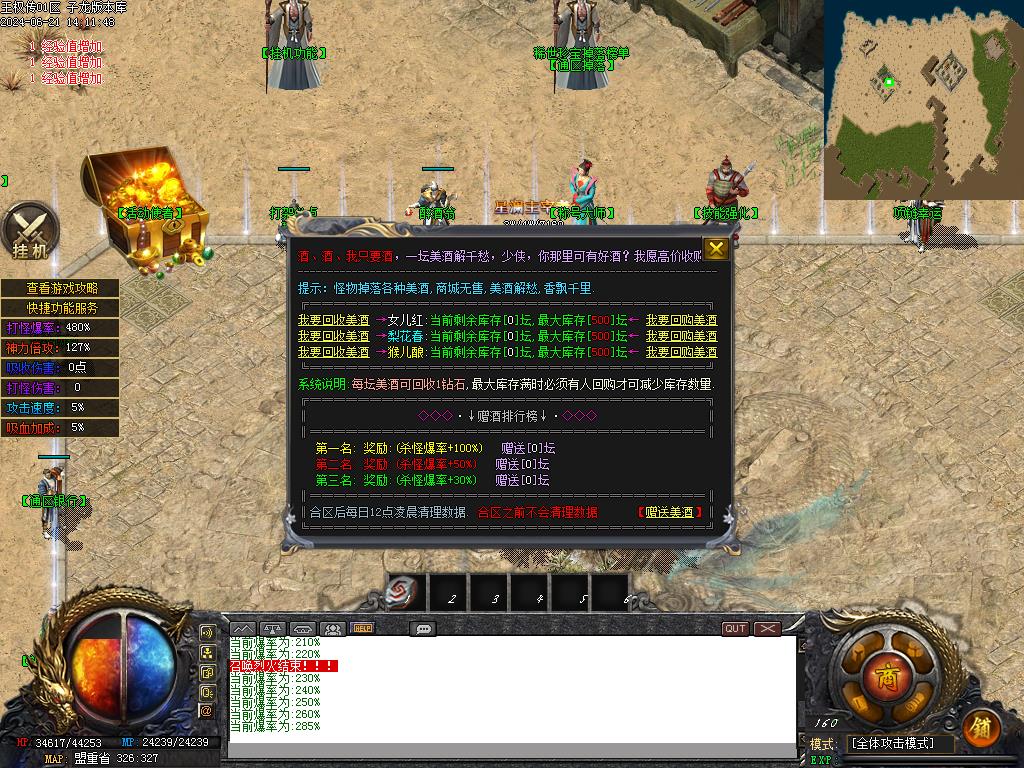
Task: Click 我要回收美酒 for 猴儿酿
Action: coord(333,353)
